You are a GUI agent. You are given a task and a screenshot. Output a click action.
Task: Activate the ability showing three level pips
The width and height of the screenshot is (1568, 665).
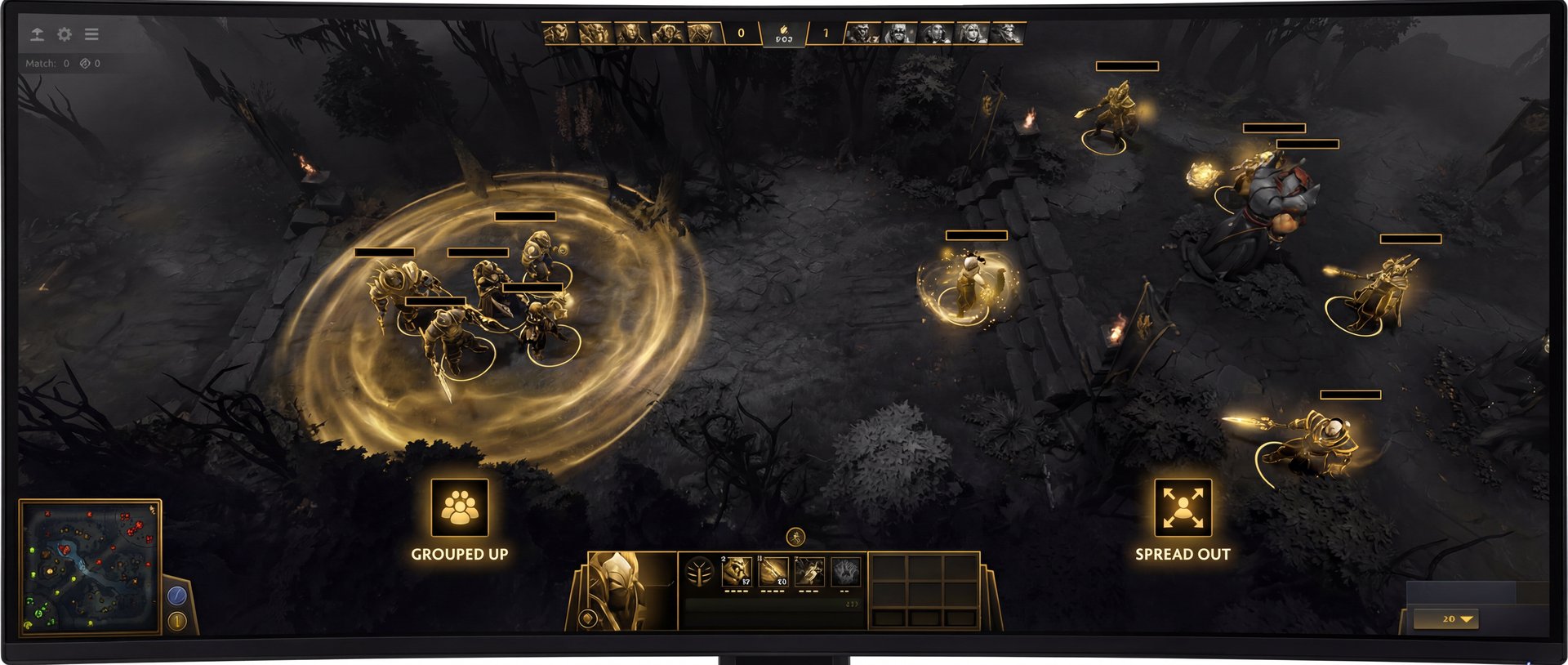click(809, 572)
